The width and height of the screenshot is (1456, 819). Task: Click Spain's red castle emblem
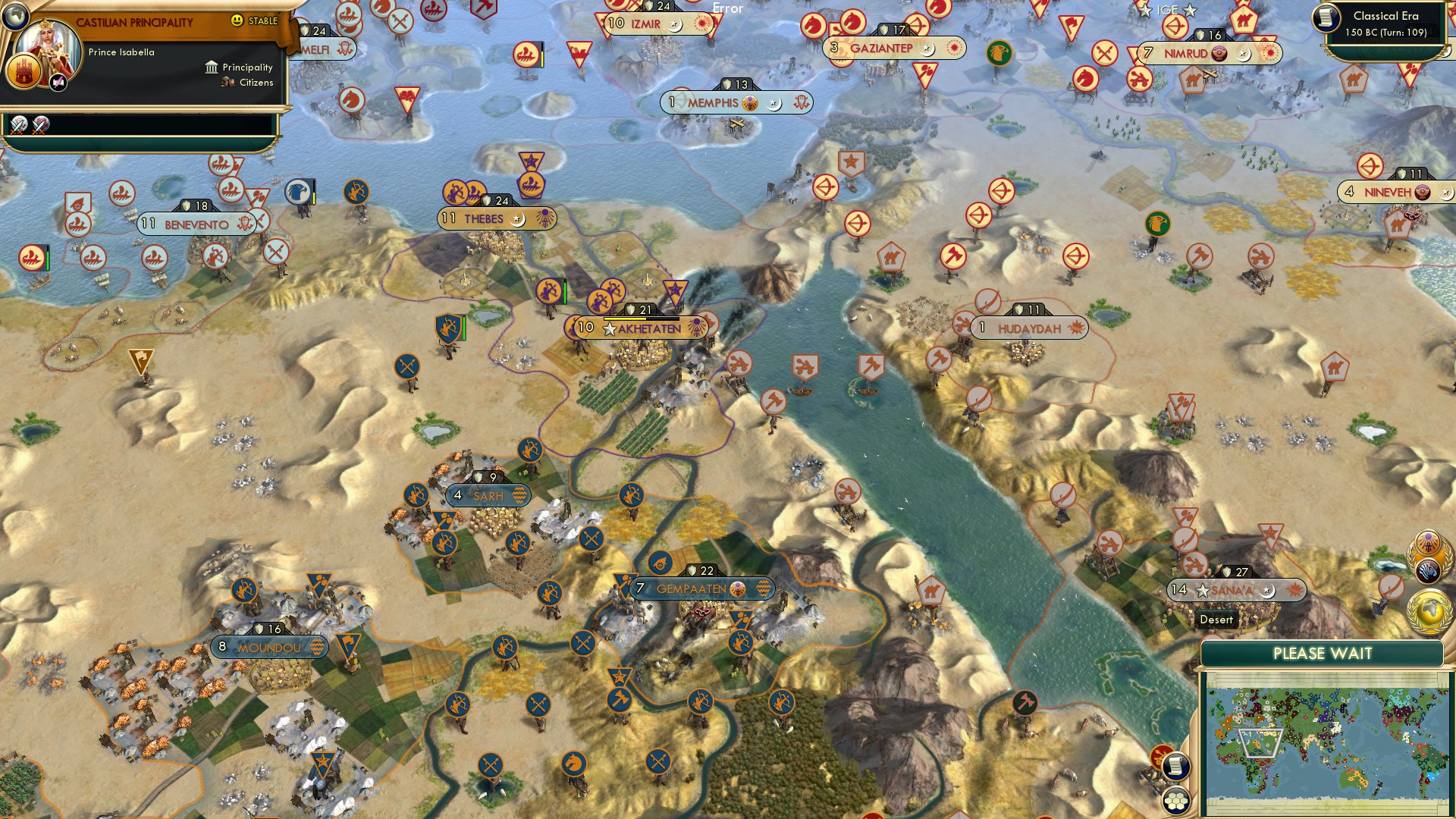tap(25, 72)
